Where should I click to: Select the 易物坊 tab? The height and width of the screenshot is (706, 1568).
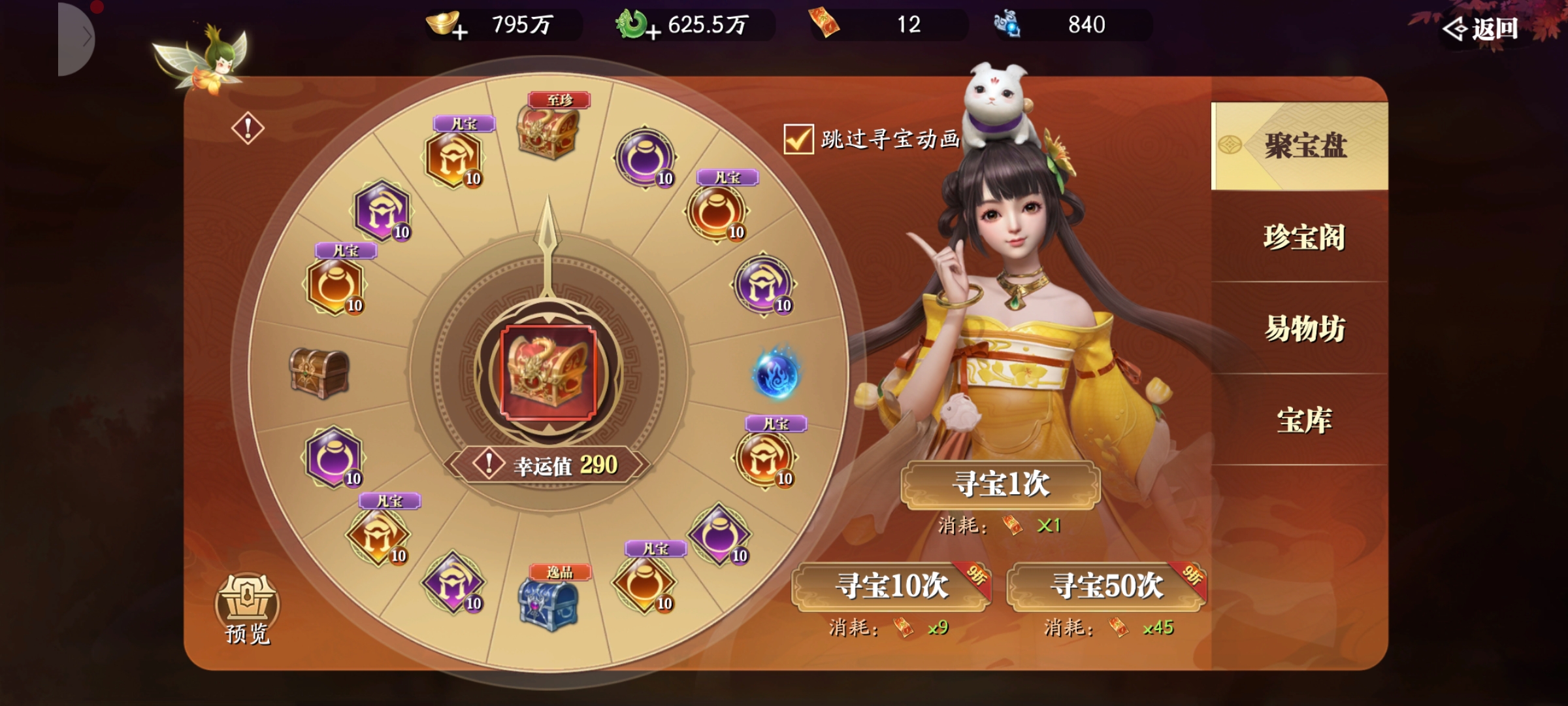click(1303, 329)
